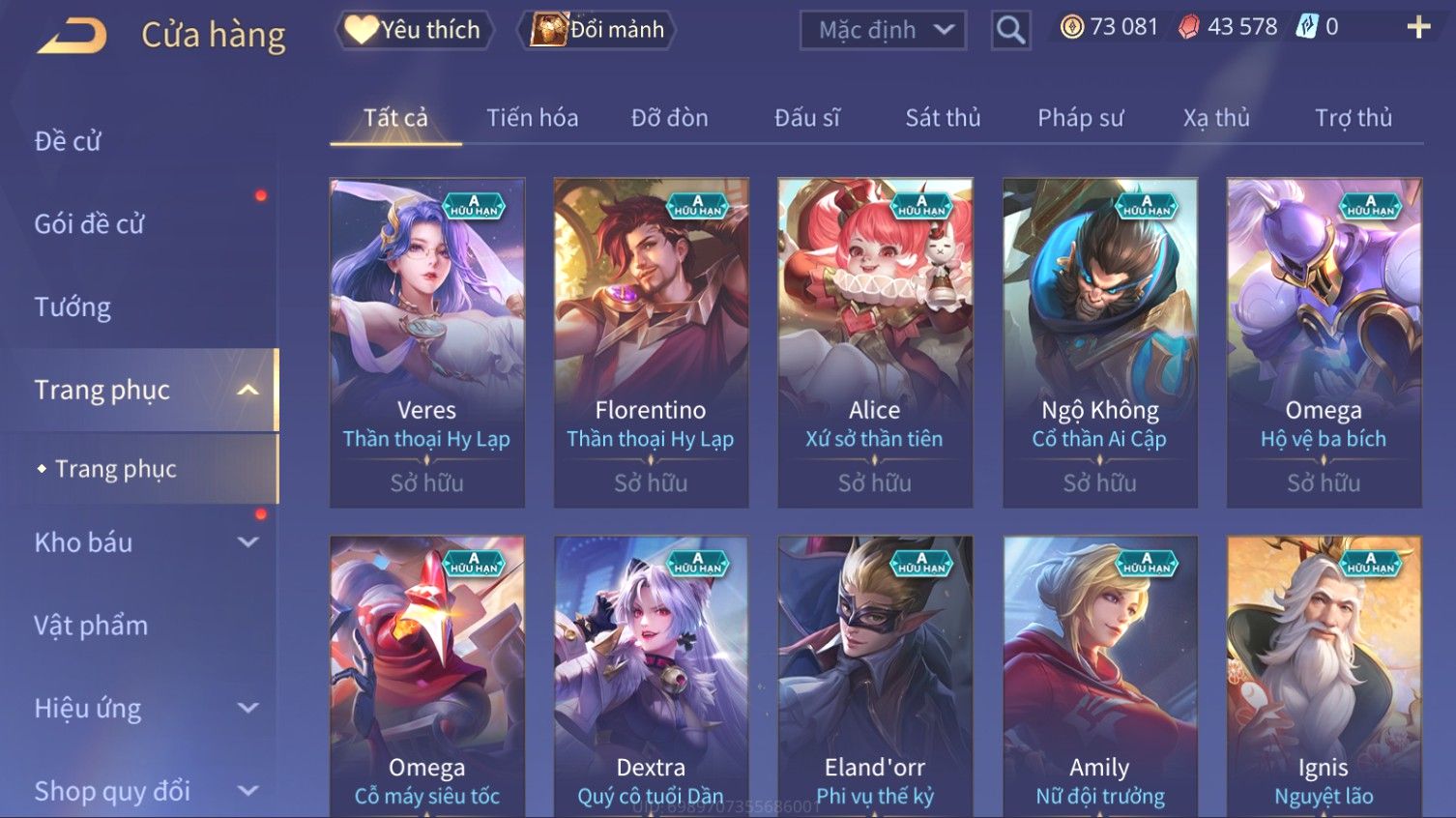Click the magnifying glass search button

(x=1010, y=31)
